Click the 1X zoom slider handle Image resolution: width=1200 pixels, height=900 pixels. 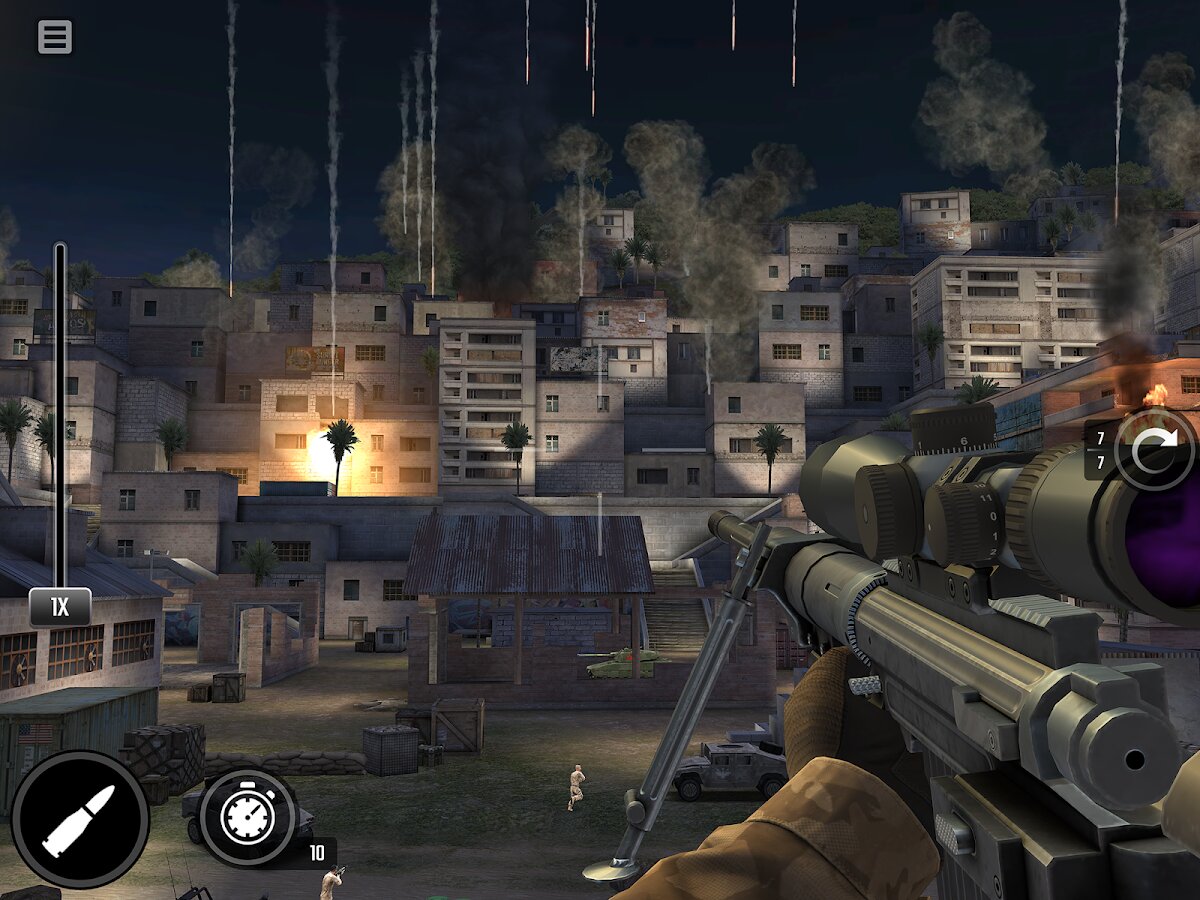60,607
